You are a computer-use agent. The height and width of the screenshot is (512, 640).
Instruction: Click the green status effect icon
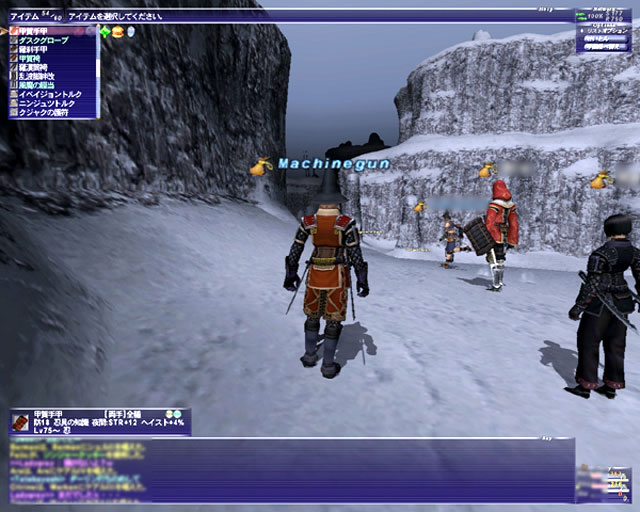tap(105, 32)
